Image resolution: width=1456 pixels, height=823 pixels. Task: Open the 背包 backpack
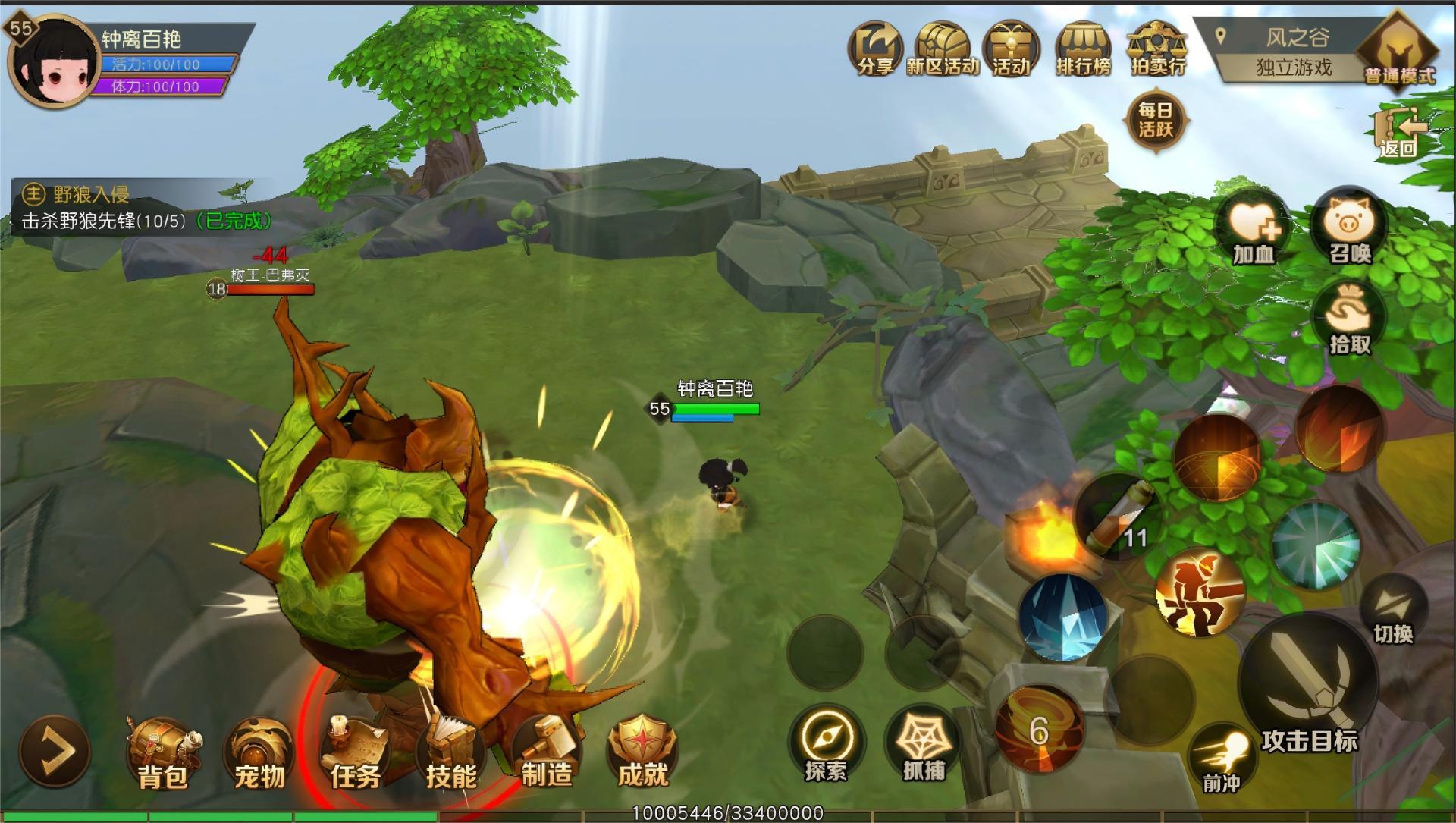coord(163,752)
